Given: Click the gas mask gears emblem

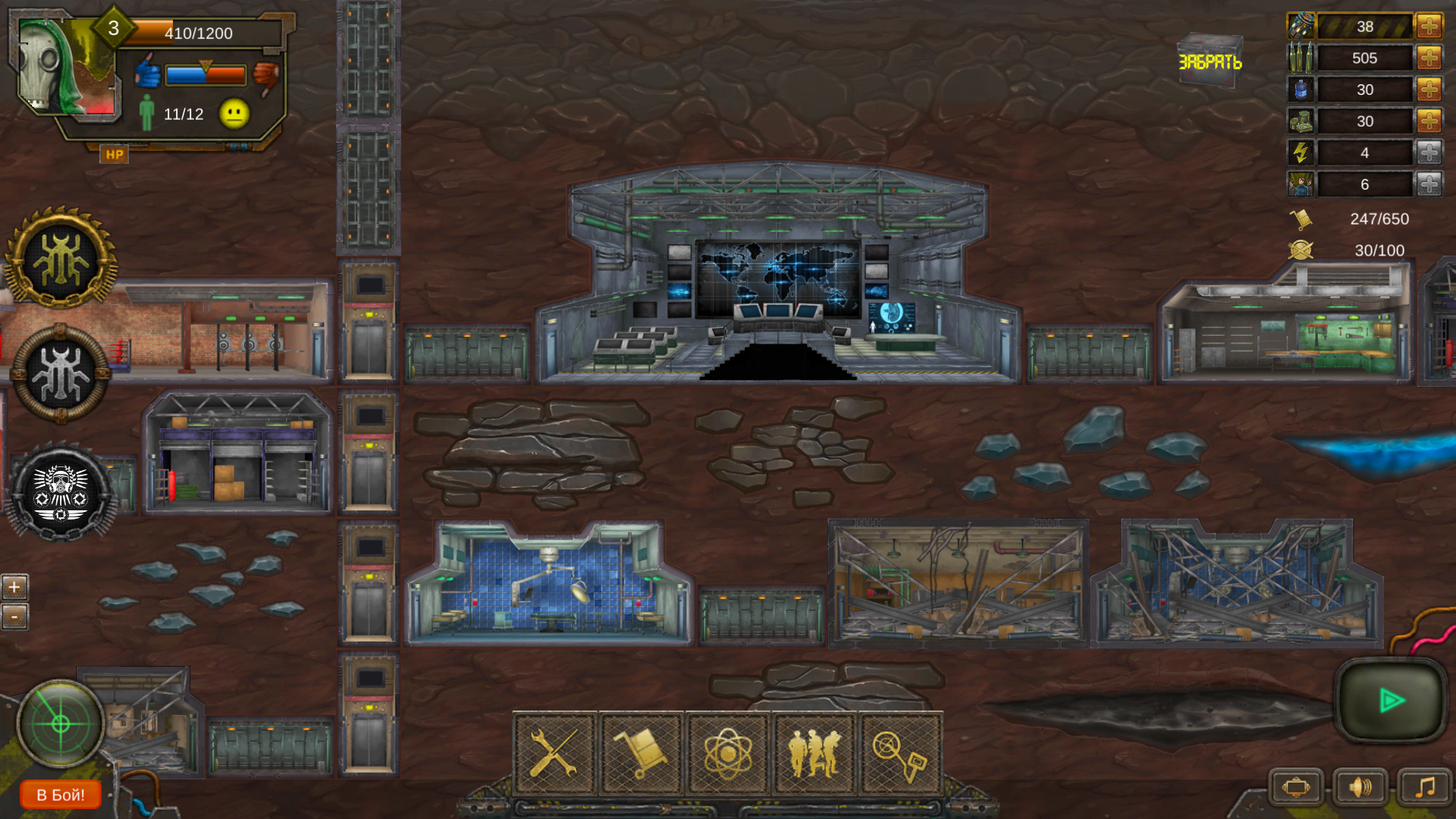Looking at the screenshot, I should point(59,493).
